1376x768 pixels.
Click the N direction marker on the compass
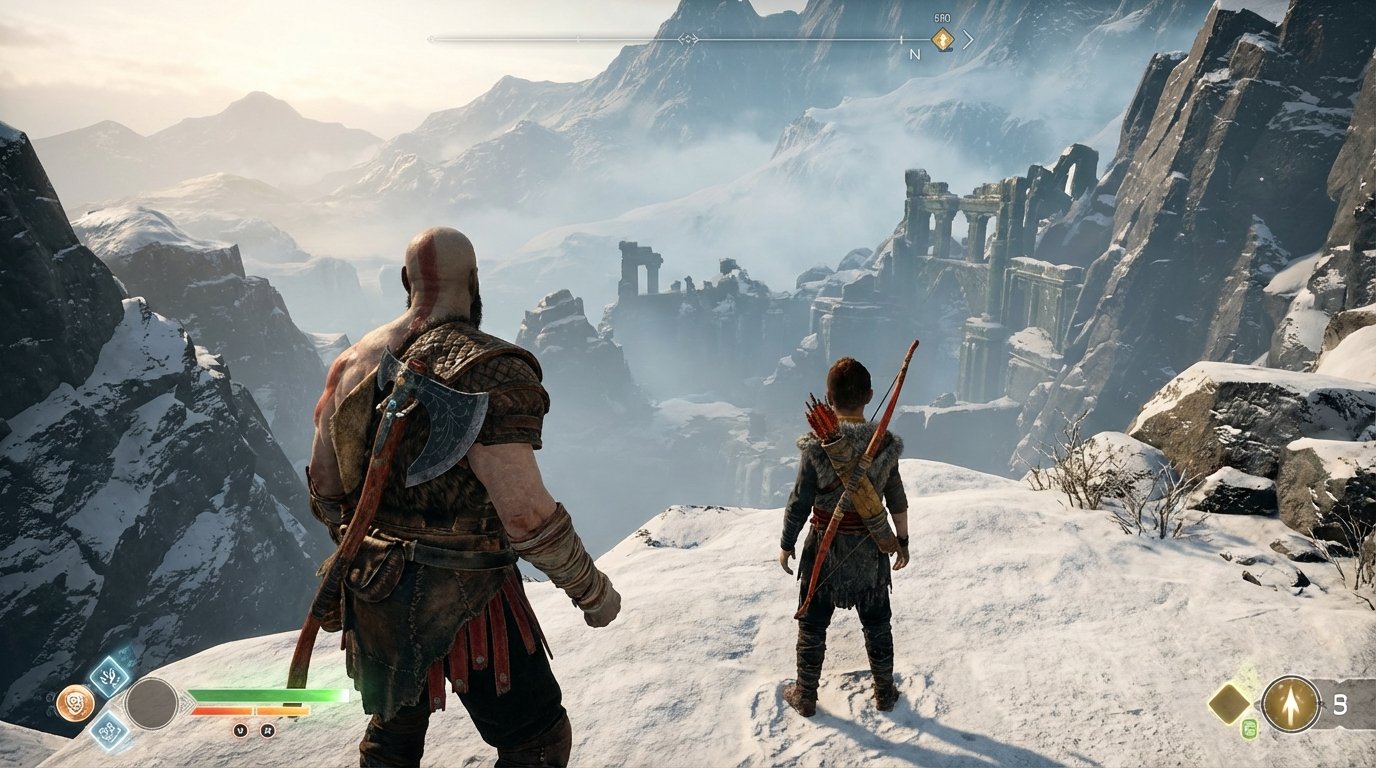917,54
